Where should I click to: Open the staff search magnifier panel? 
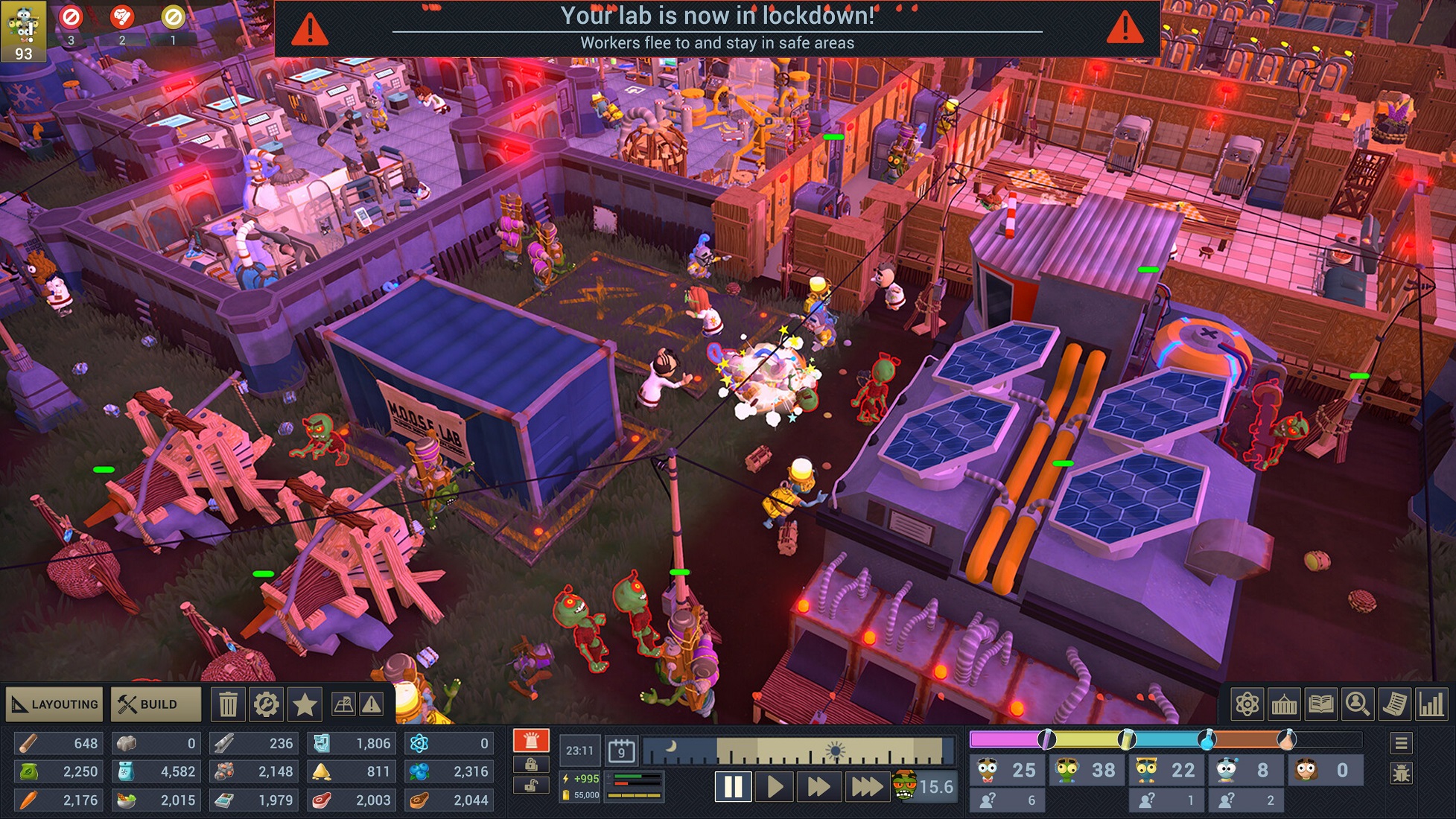pos(1357,704)
